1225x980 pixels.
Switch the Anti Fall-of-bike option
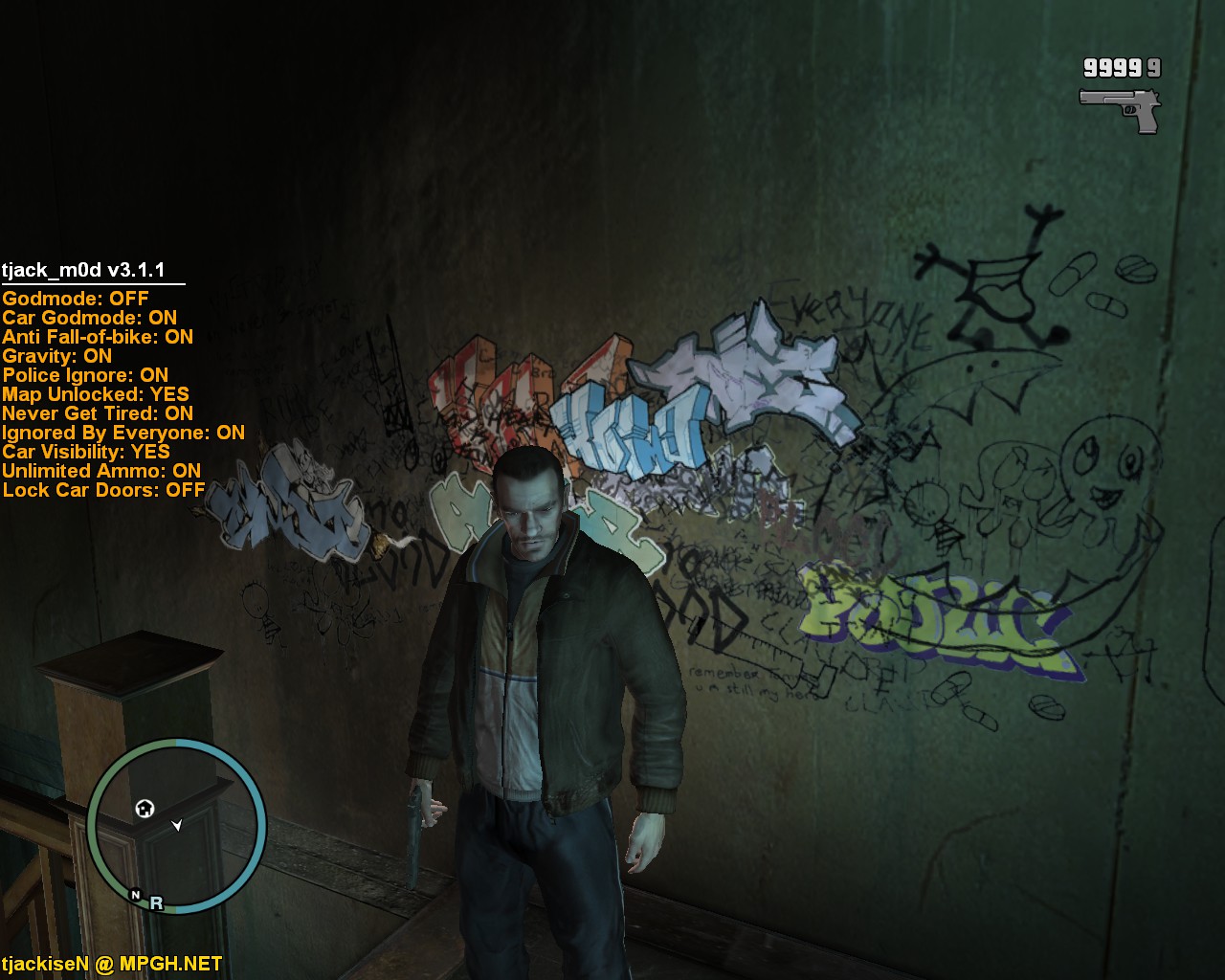[x=98, y=337]
